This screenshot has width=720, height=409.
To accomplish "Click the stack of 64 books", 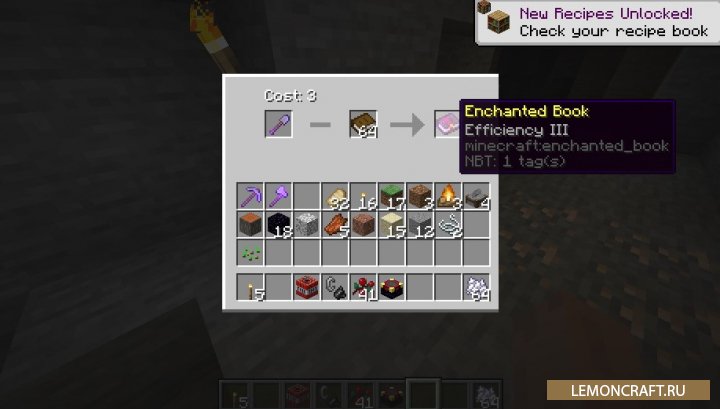I will [x=362, y=124].
